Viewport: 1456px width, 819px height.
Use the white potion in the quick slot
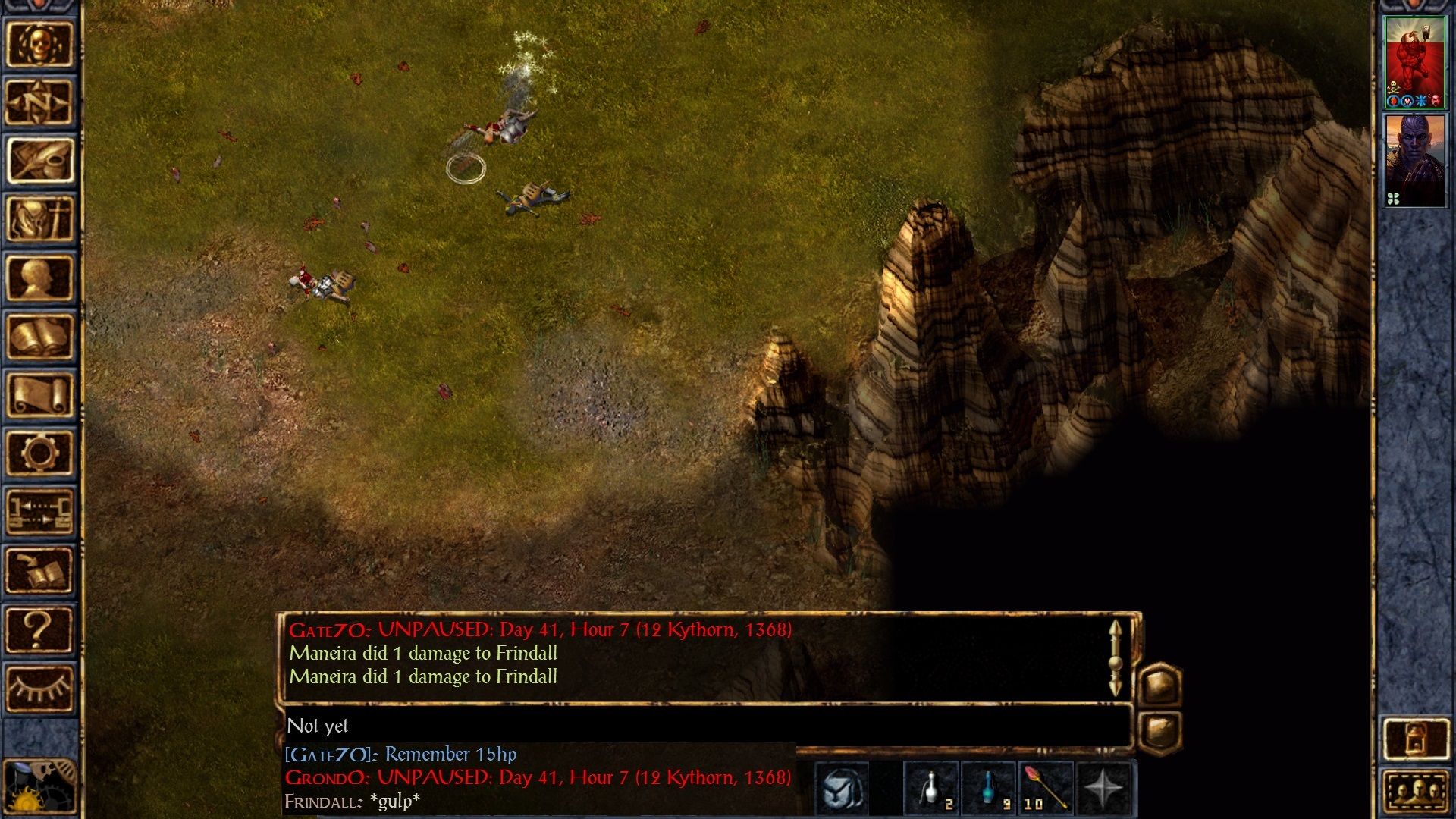[x=932, y=789]
